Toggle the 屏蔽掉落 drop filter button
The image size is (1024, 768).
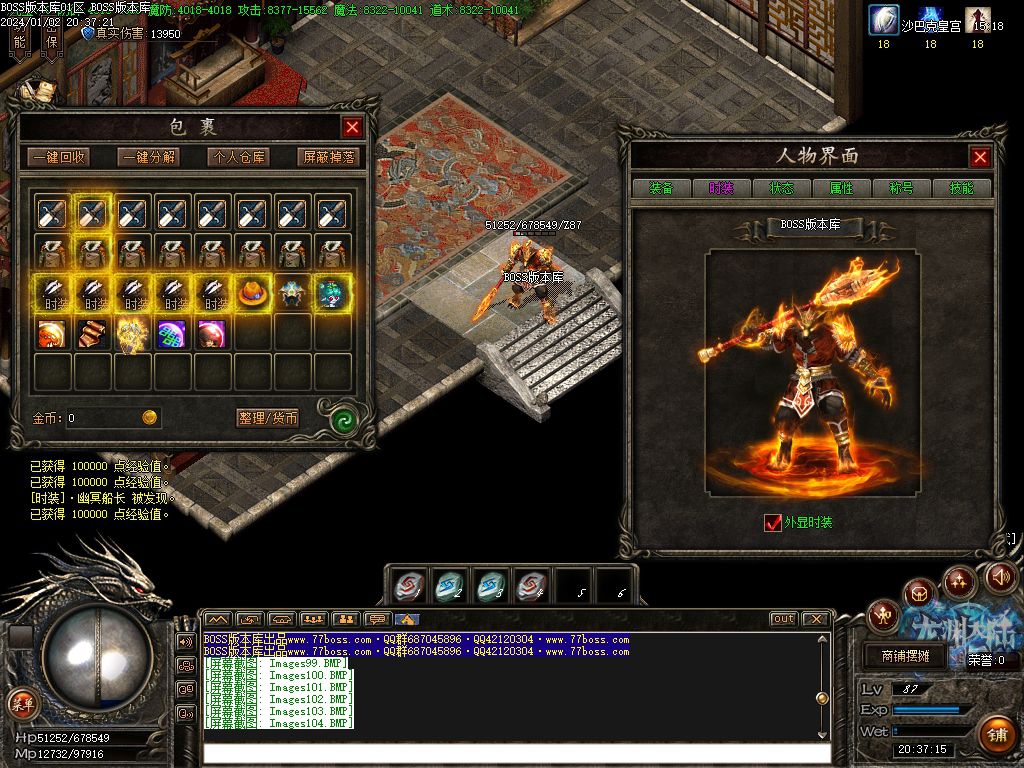[328, 157]
